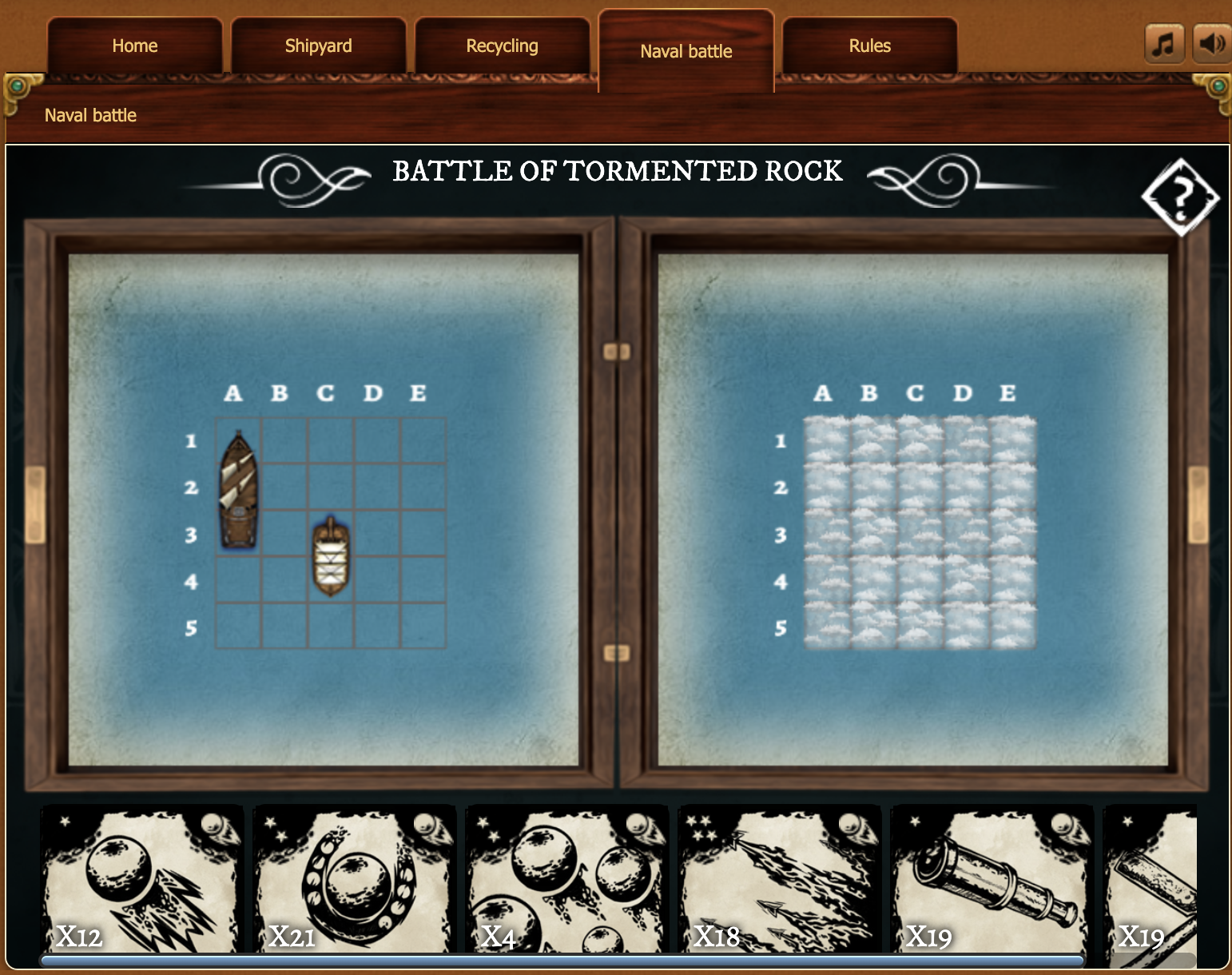This screenshot has height=975, width=1232.
Task: Activate the fire arrows attack card
Action: click(x=777, y=879)
